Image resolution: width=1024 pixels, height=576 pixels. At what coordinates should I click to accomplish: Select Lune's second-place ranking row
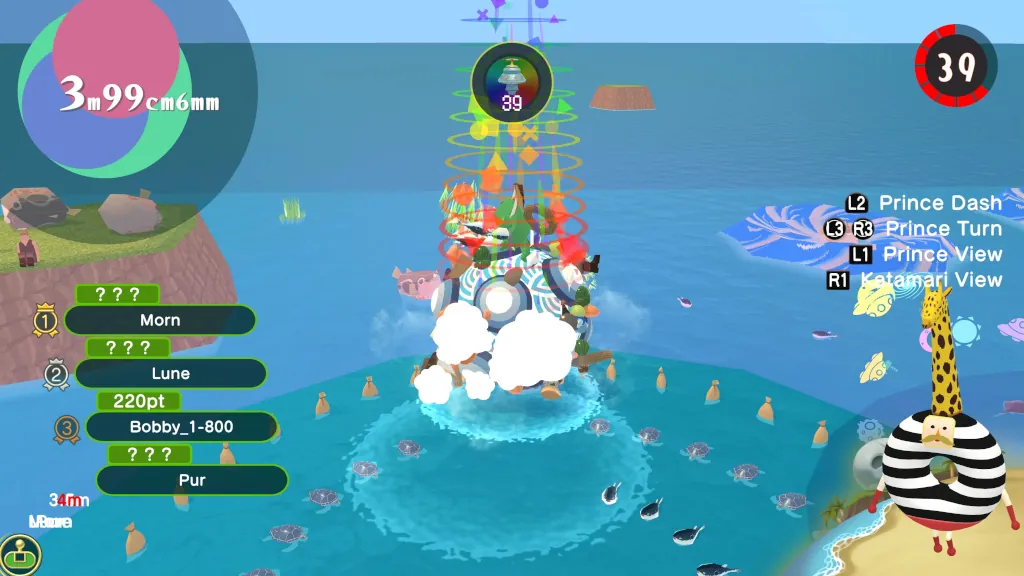170,373
